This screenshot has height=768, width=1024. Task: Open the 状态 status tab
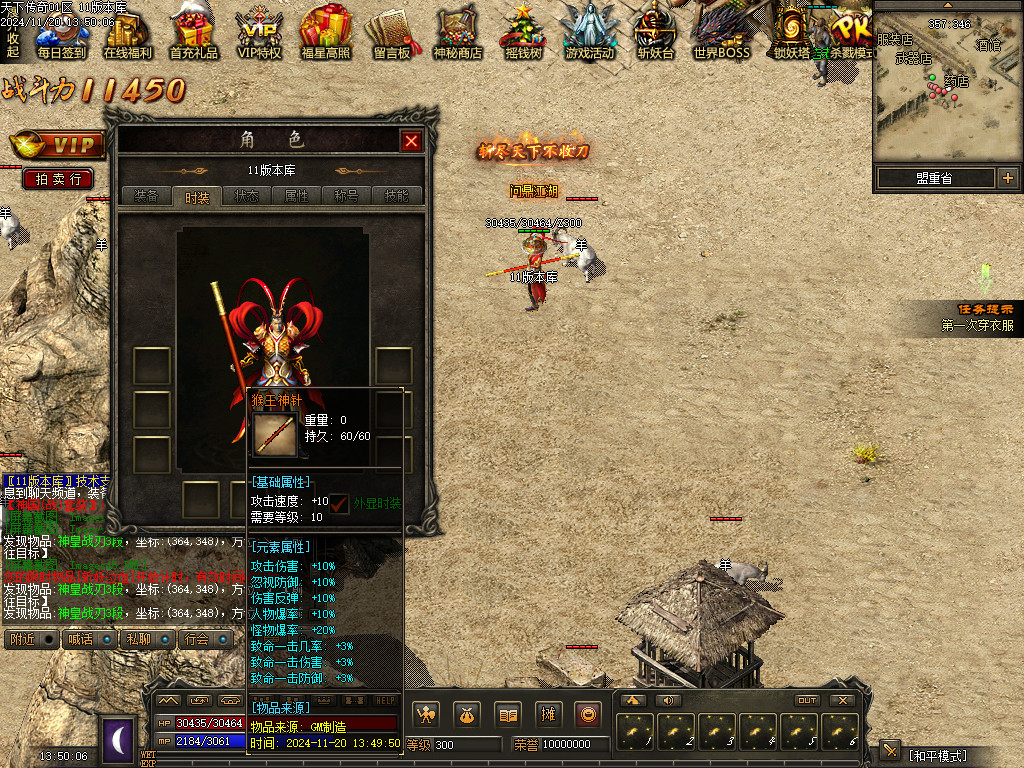tap(246, 196)
